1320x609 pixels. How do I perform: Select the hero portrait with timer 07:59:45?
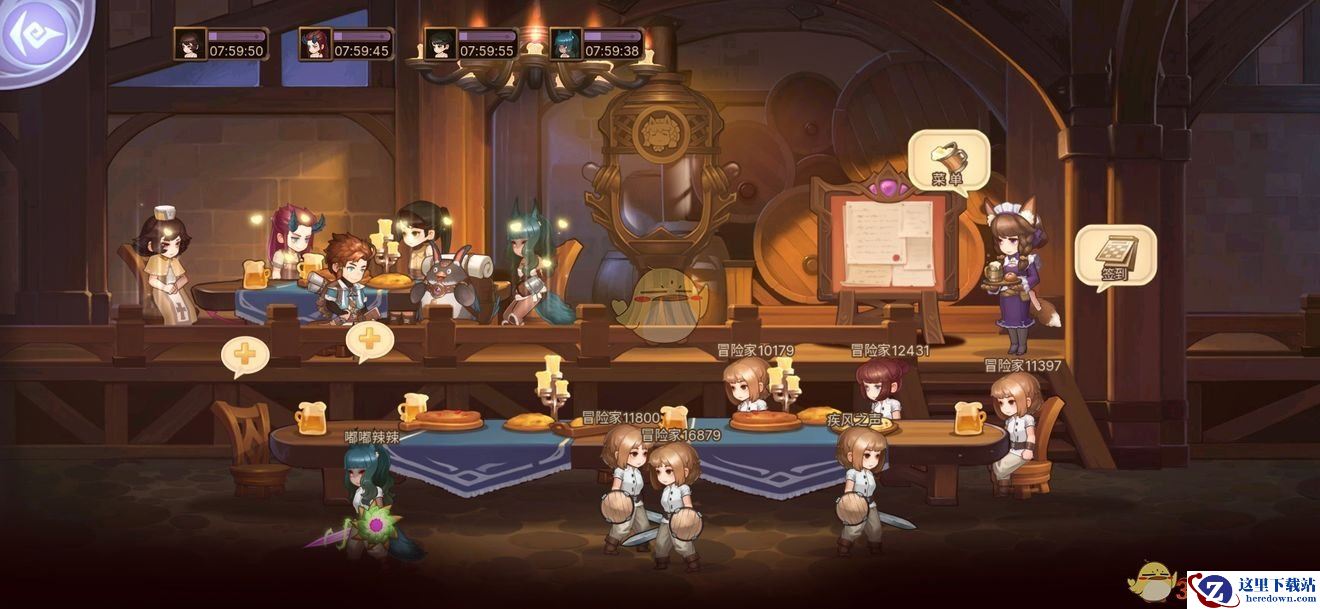315,44
